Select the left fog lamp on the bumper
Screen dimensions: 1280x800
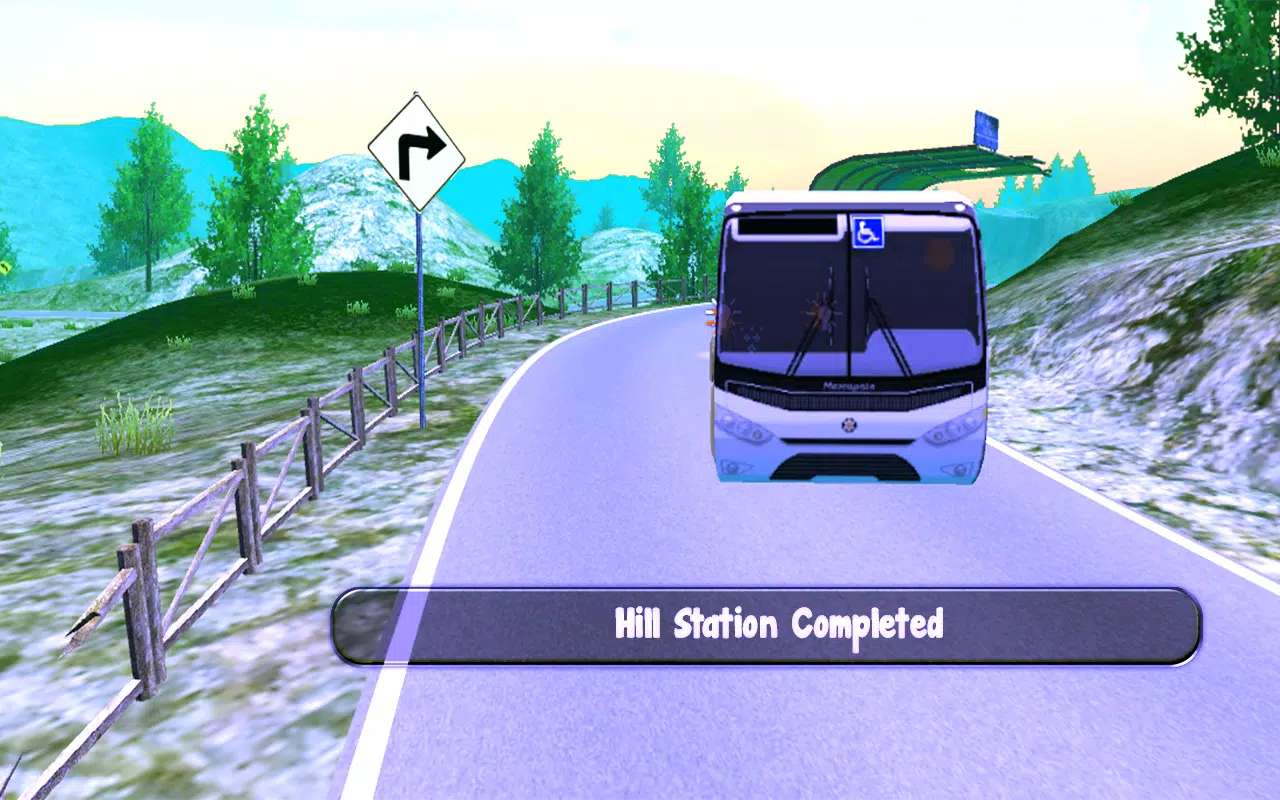(x=734, y=466)
